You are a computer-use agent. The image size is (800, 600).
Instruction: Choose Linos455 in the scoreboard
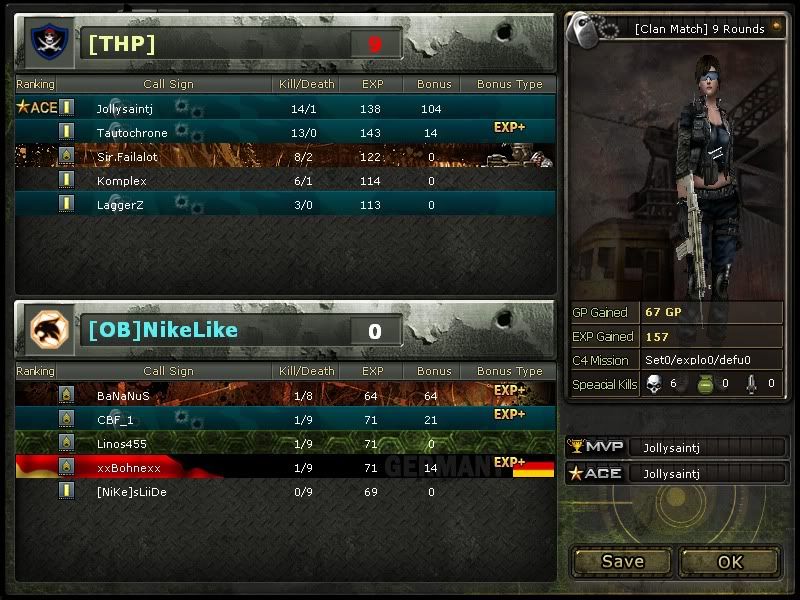pos(285,443)
